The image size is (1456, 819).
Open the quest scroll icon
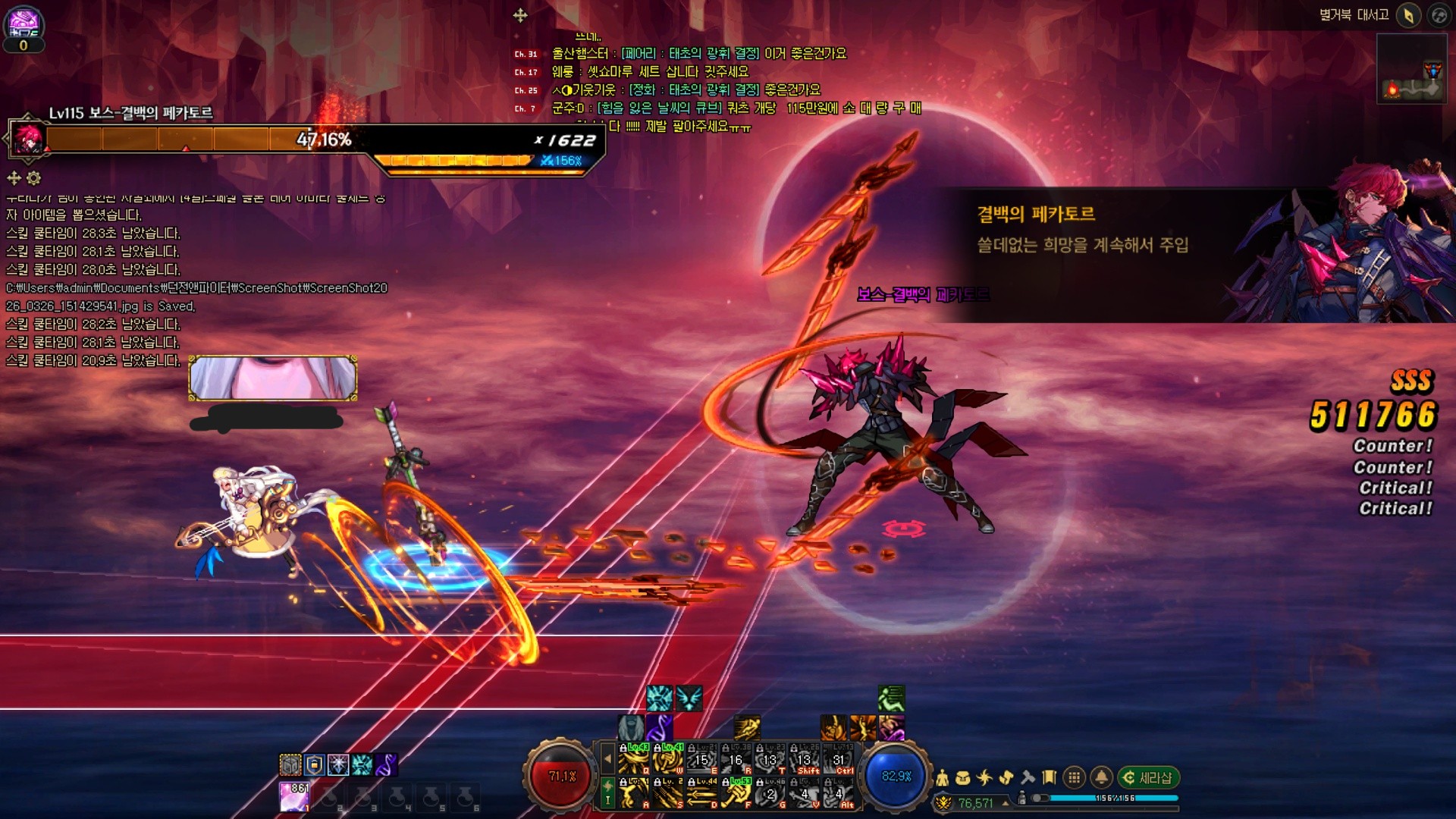pos(1006,777)
